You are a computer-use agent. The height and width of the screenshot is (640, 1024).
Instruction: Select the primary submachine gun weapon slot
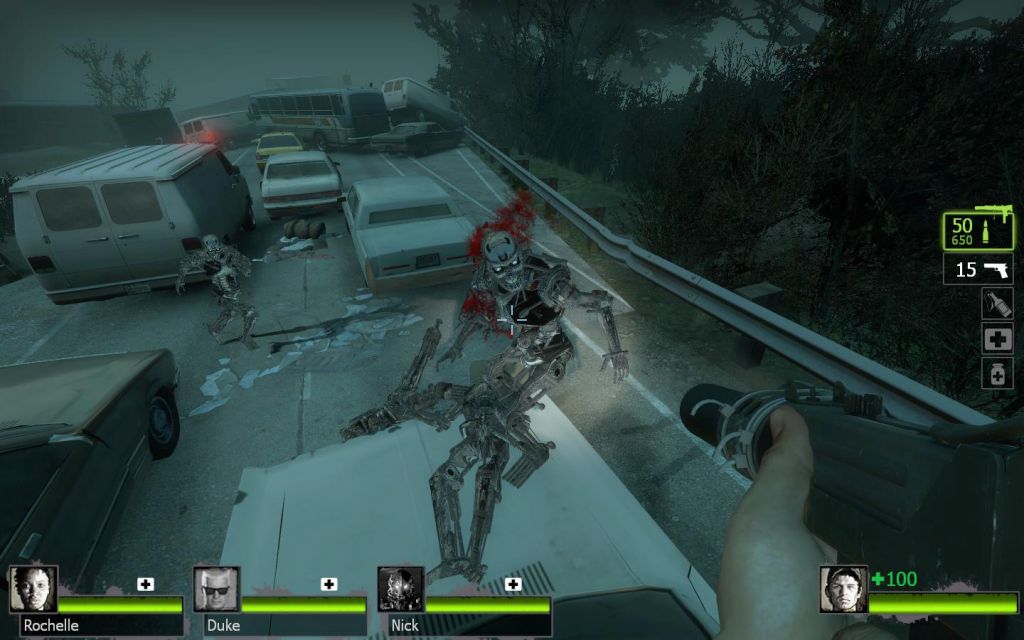pyautogui.click(x=978, y=231)
